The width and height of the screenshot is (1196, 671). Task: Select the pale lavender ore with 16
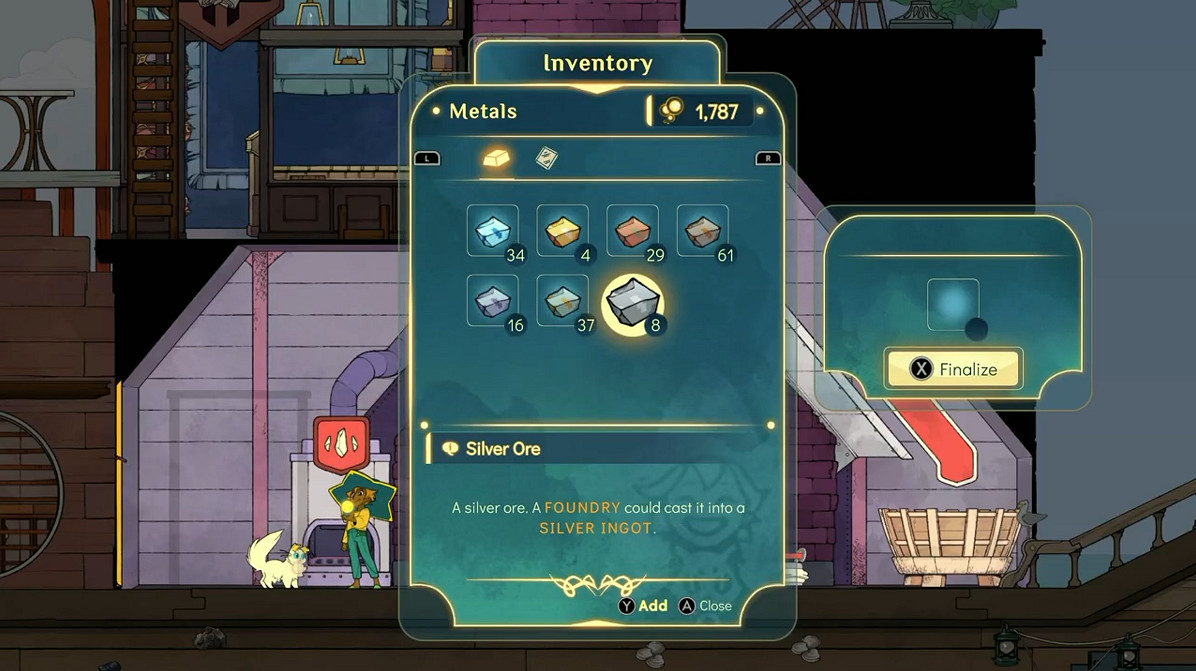(493, 300)
